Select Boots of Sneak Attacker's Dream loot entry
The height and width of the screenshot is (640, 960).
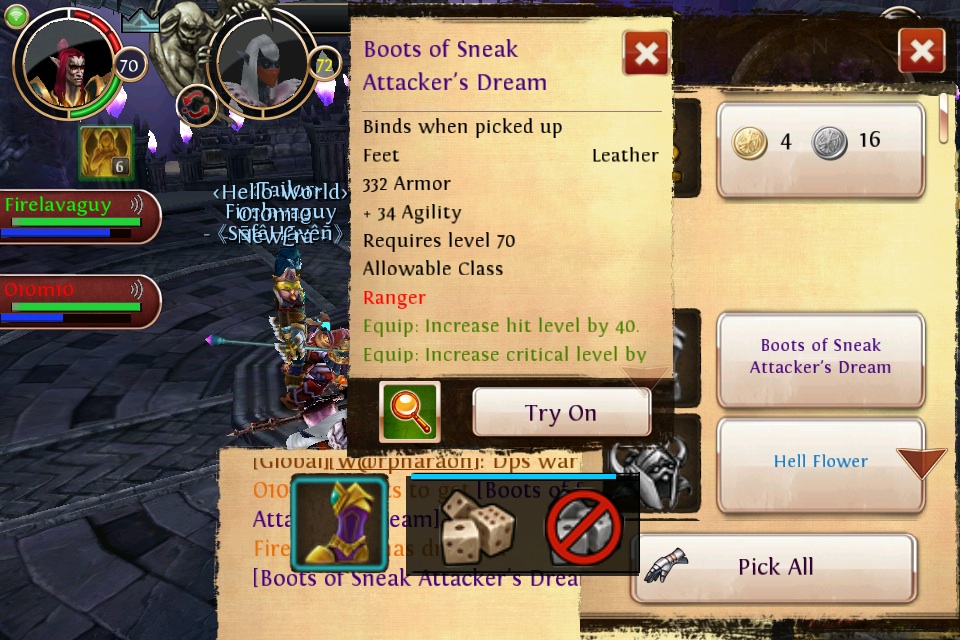tap(820, 357)
